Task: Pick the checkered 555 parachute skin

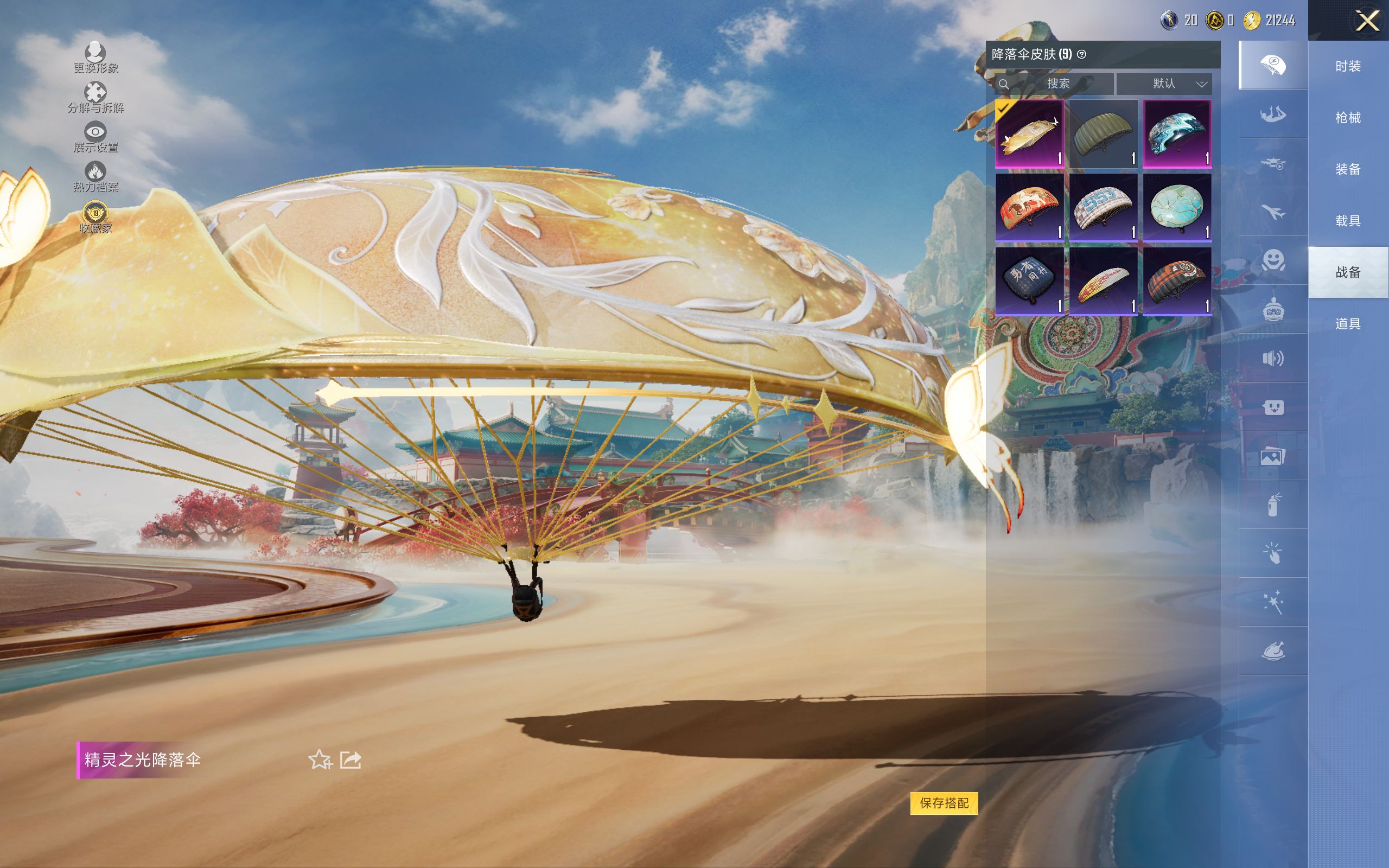Action: 1103,207
